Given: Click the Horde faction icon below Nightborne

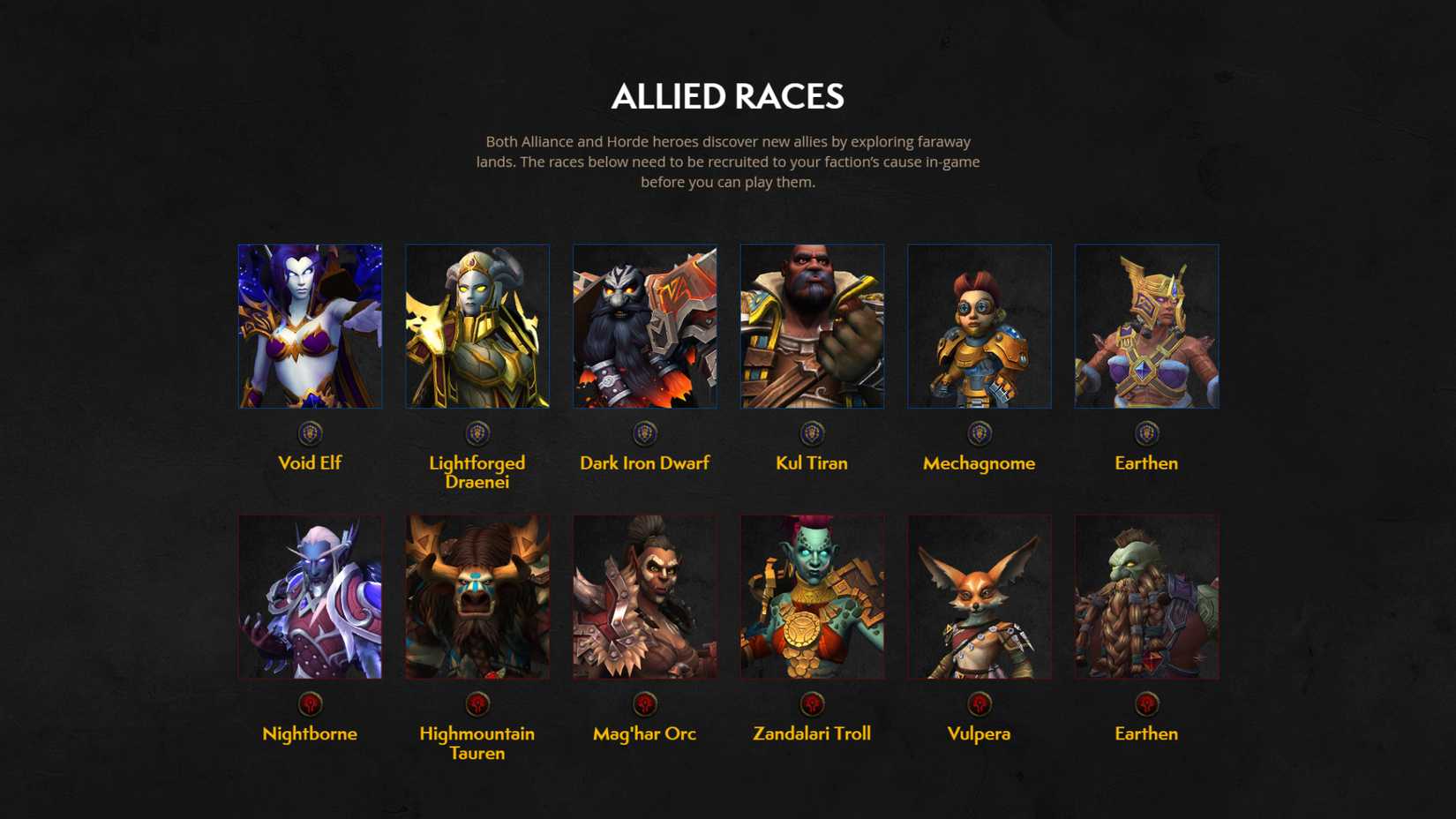Looking at the screenshot, I should (311, 703).
